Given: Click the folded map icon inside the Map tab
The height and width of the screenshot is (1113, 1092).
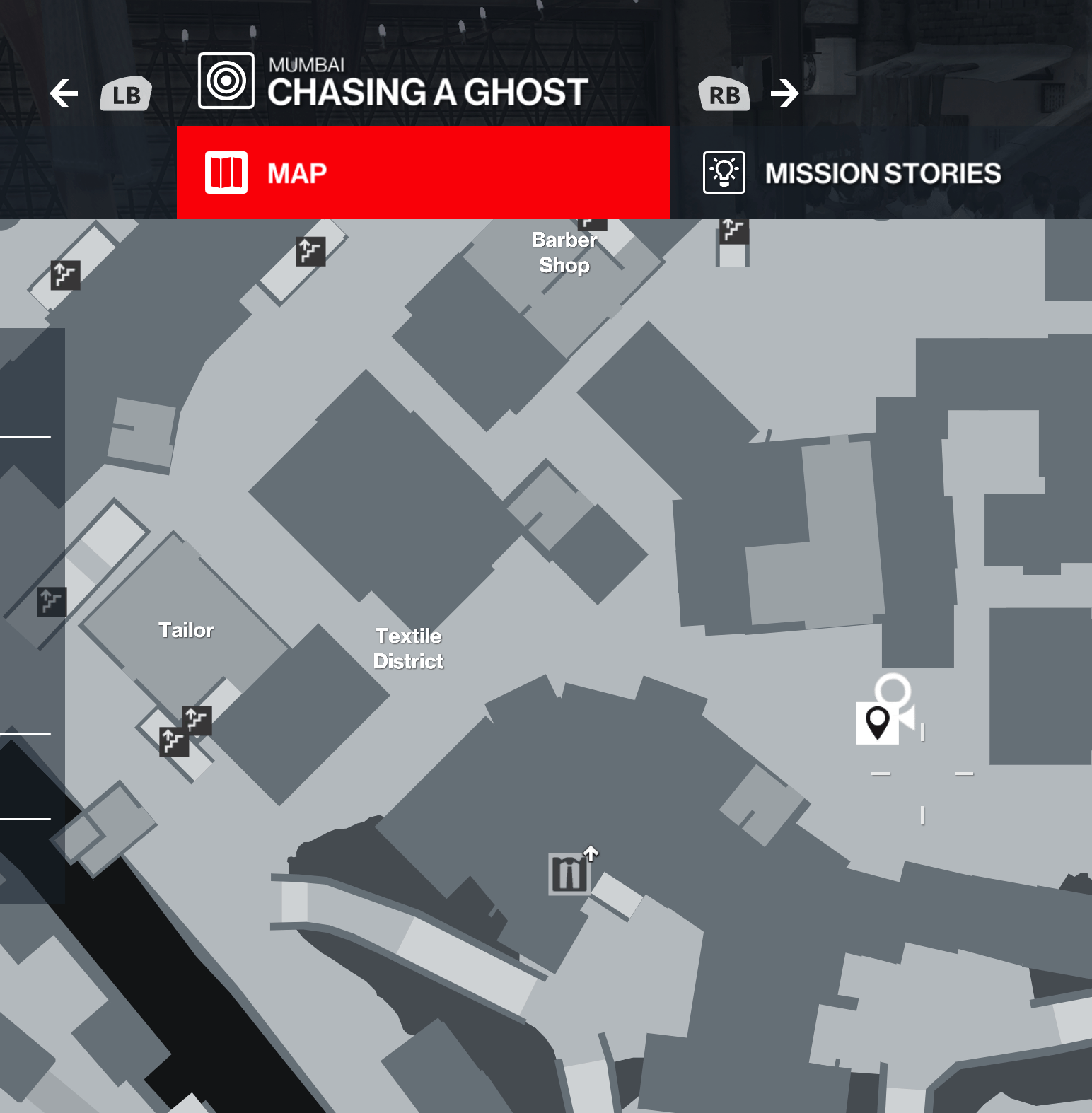Looking at the screenshot, I should click(225, 173).
